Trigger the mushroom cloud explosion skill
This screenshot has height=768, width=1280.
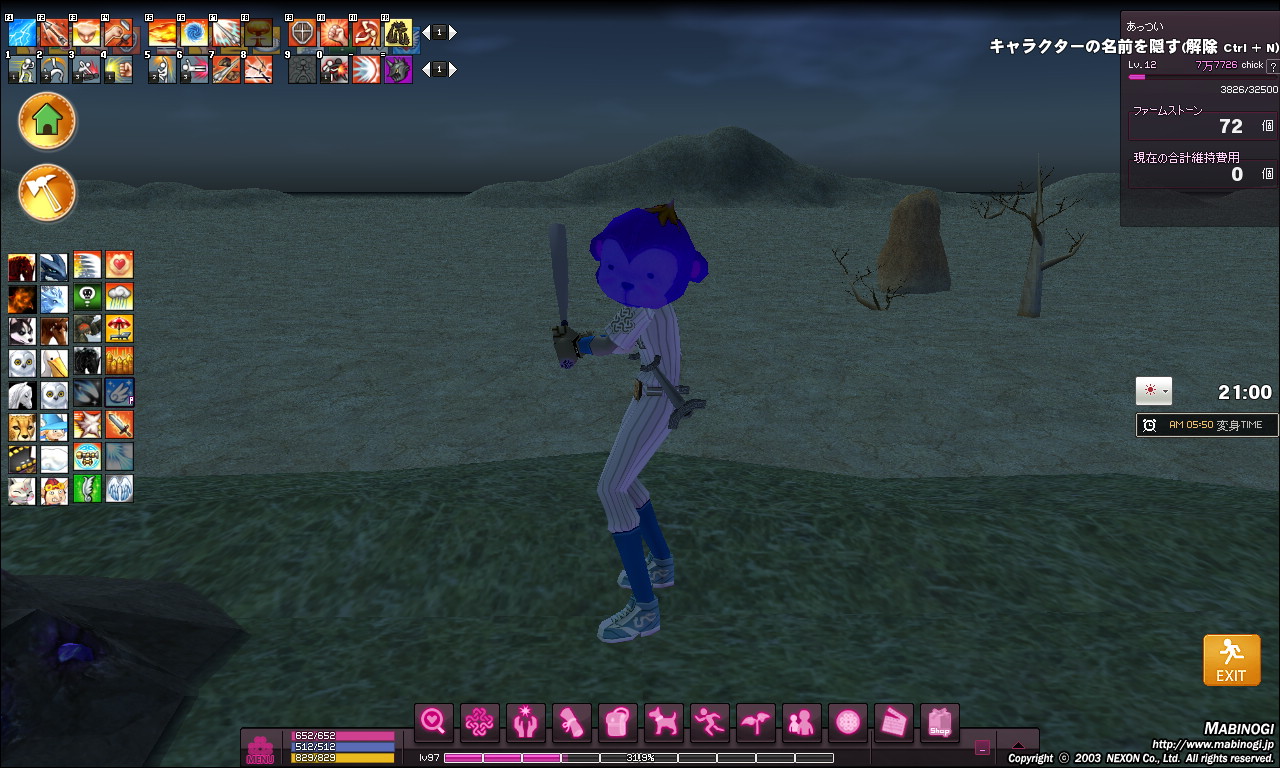[258, 33]
